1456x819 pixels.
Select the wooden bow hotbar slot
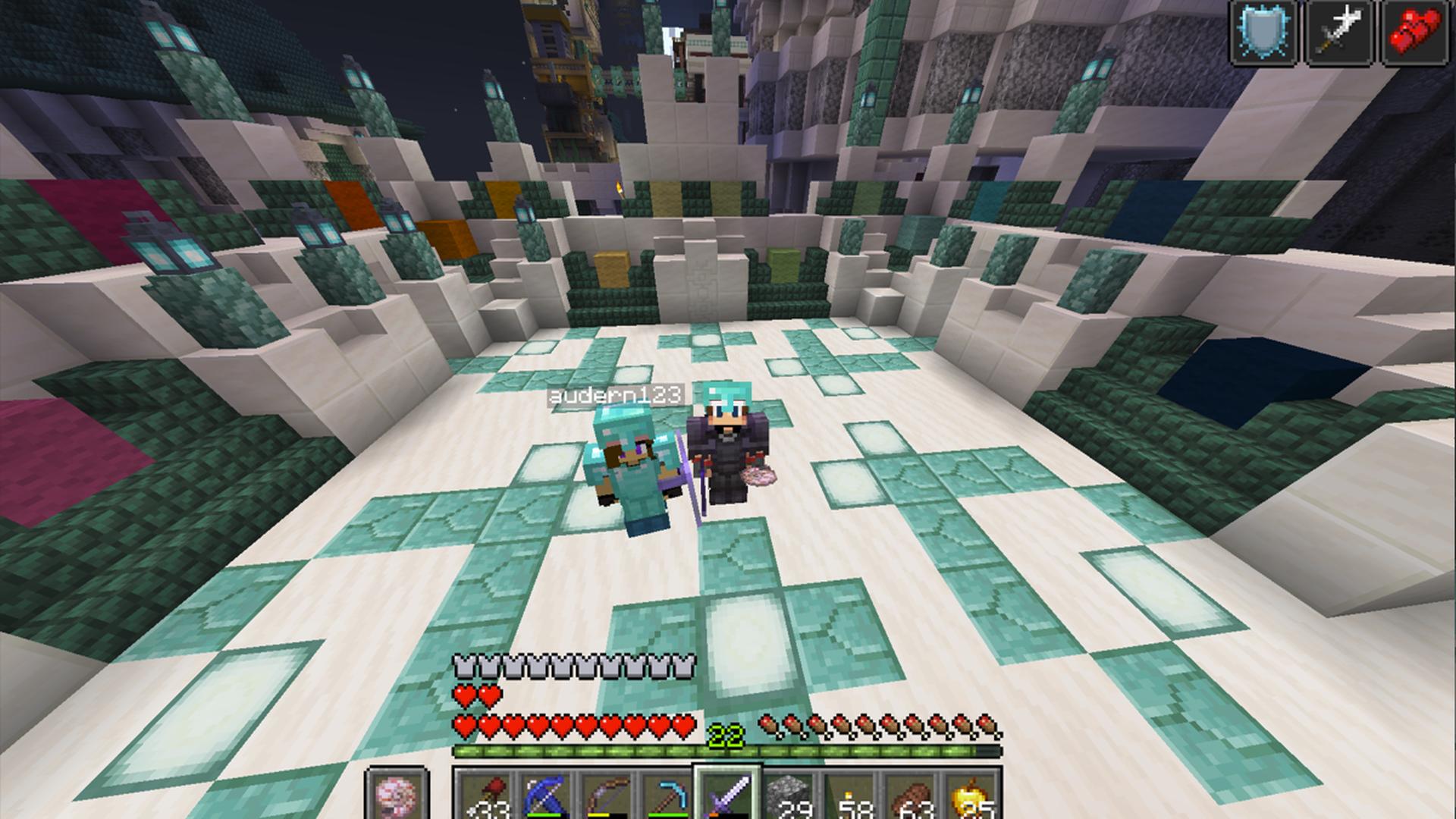pos(606,796)
